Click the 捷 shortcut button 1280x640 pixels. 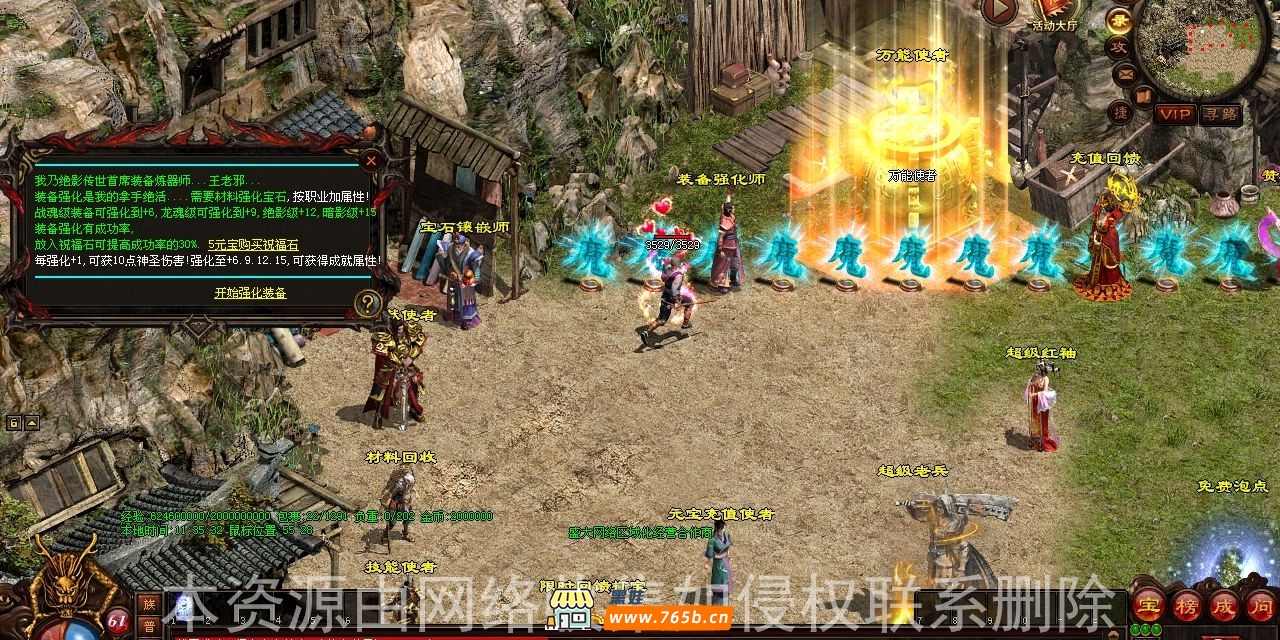click(1120, 113)
